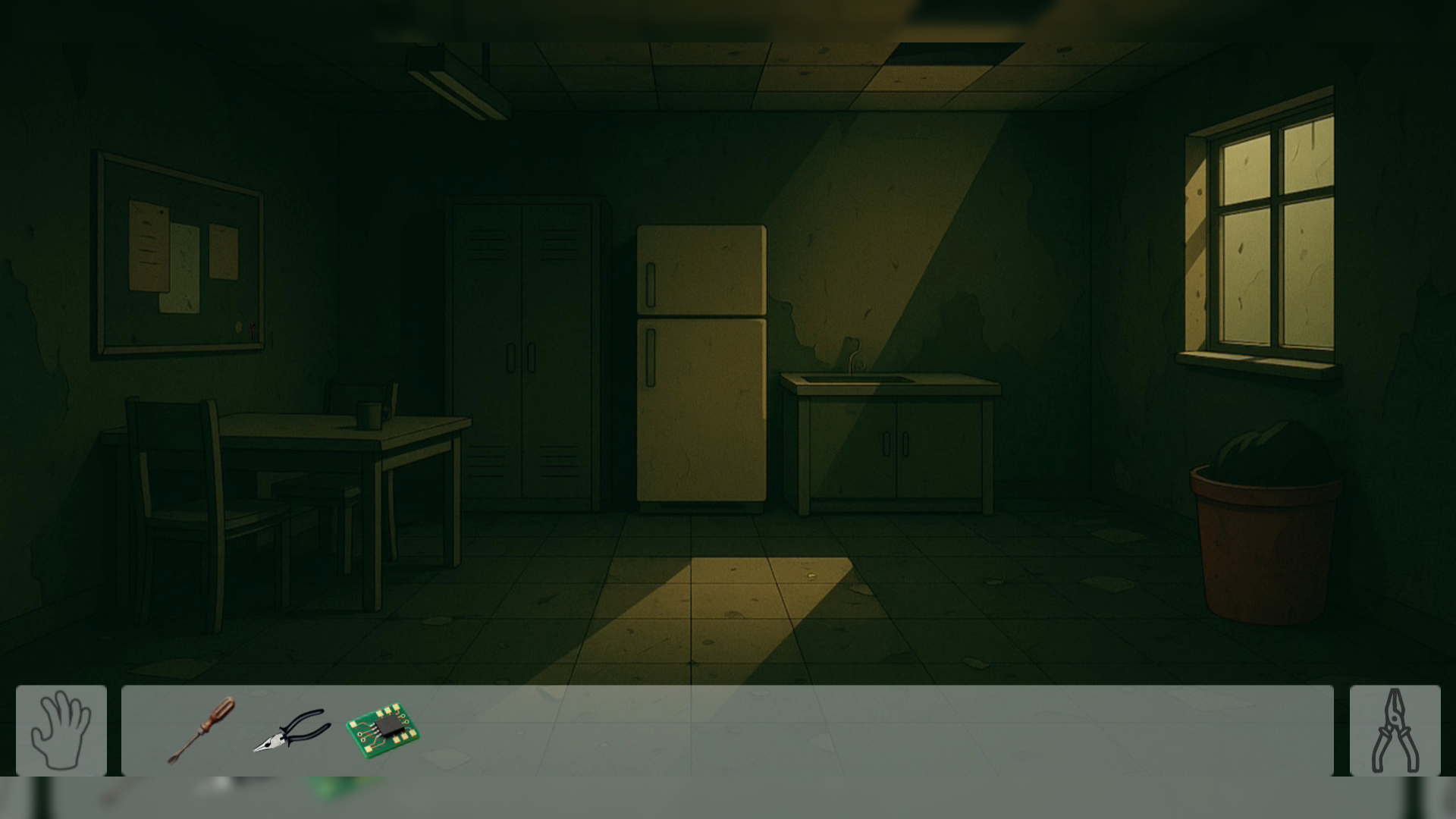This screenshot has width=1456, height=819.
Task: Select the hand interaction cursor button
Action: pyautogui.click(x=61, y=730)
